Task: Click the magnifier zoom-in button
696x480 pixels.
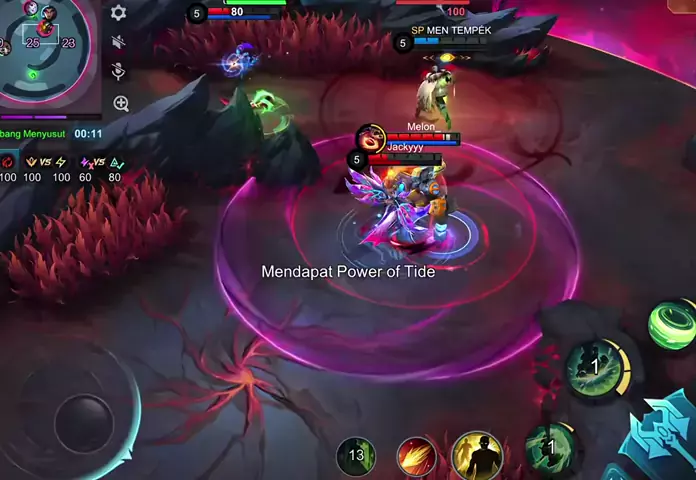Action: point(120,103)
